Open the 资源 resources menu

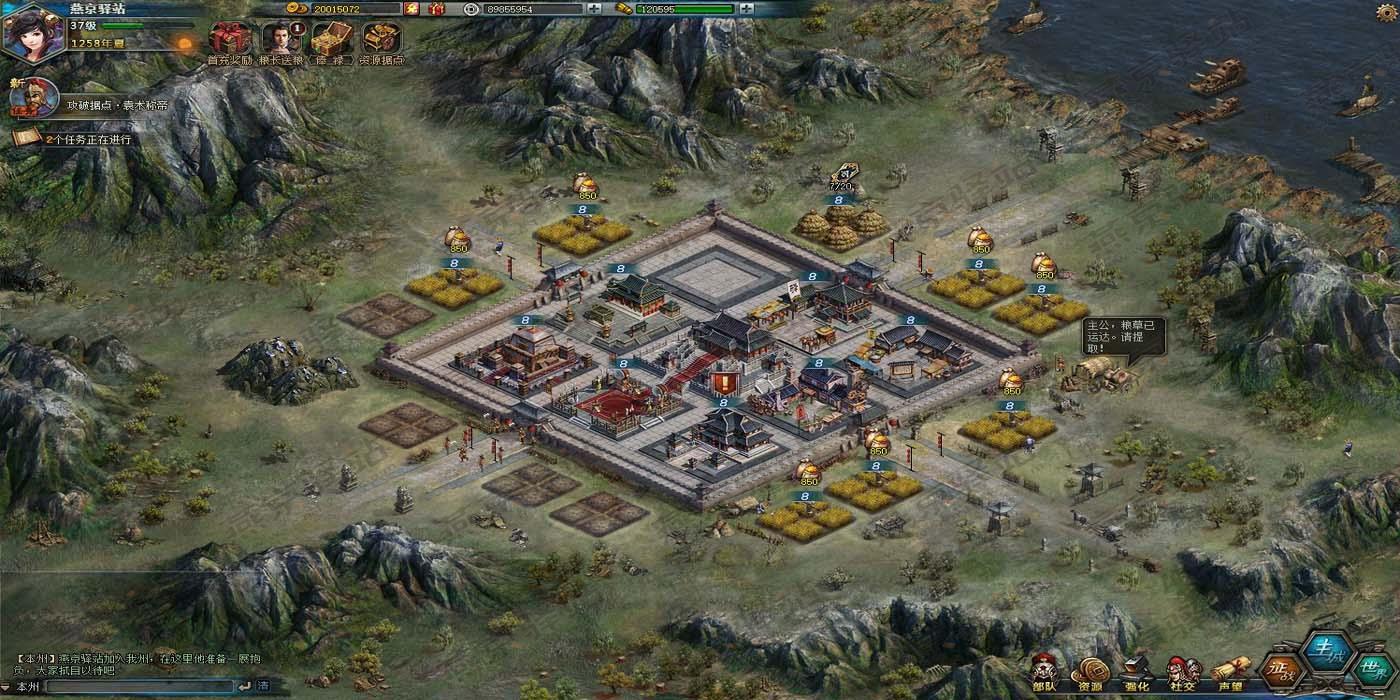coord(1089,672)
